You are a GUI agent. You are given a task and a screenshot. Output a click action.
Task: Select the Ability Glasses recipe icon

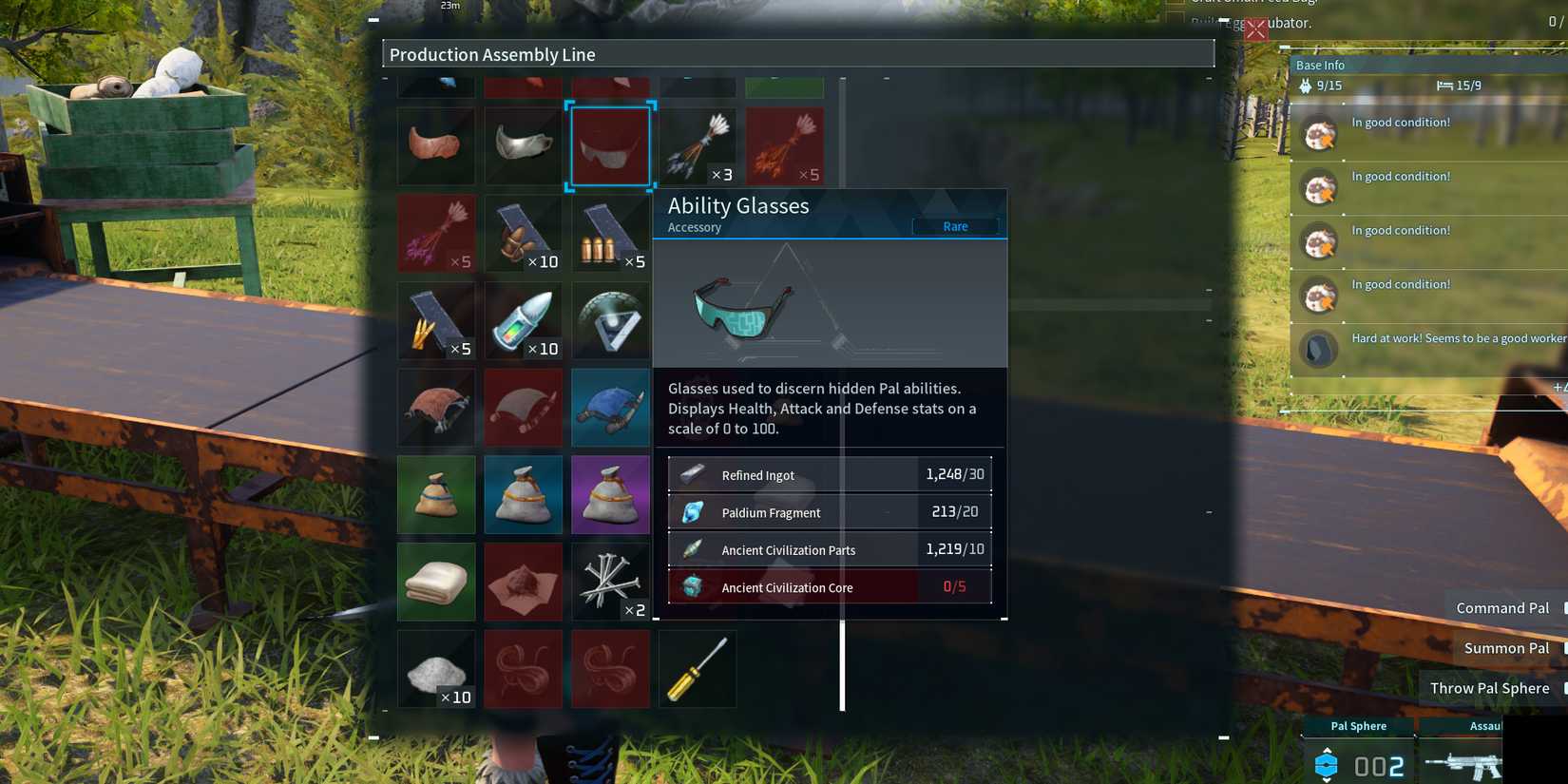coord(611,145)
